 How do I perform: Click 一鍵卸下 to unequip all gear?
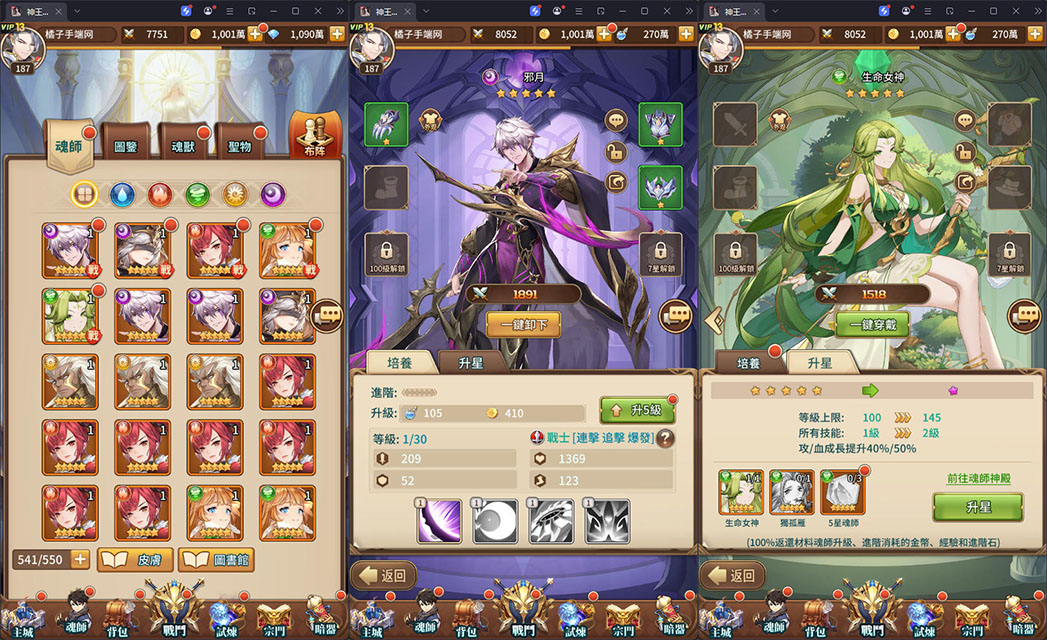coord(523,324)
